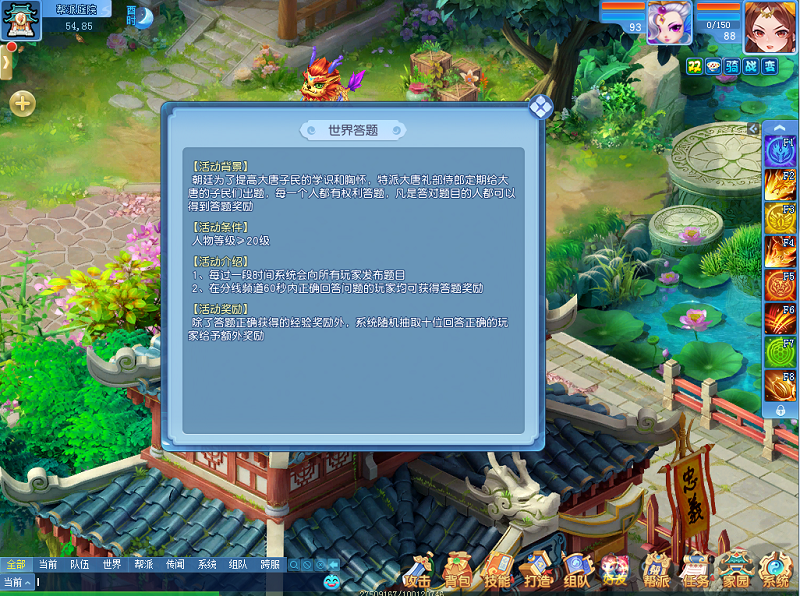Open the player character portrait
This screenshot has width=800, height=596.
pyautogui.click(x=770, y=24)
